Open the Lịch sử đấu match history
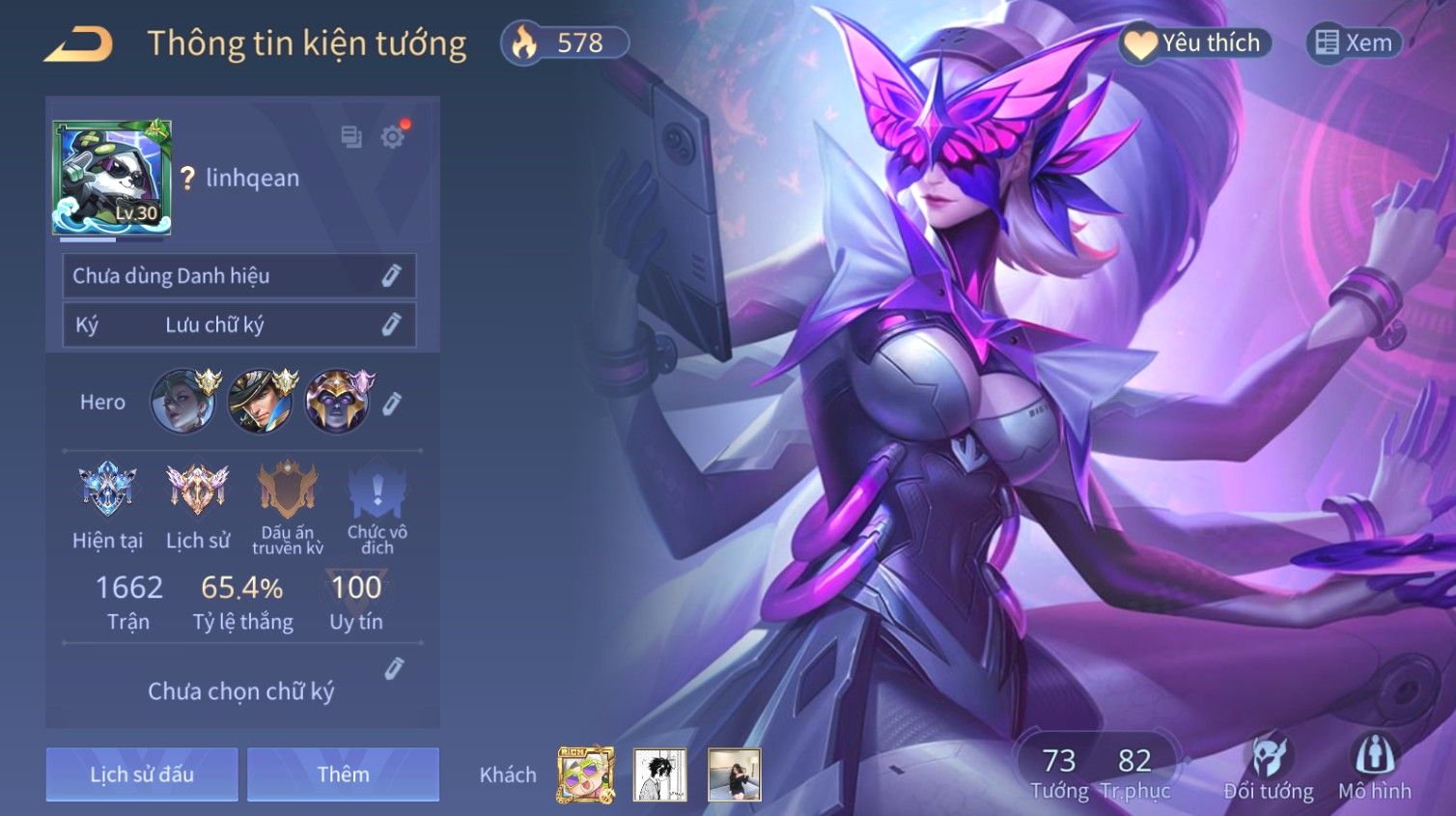1456x816 pixels. (142, 774)
